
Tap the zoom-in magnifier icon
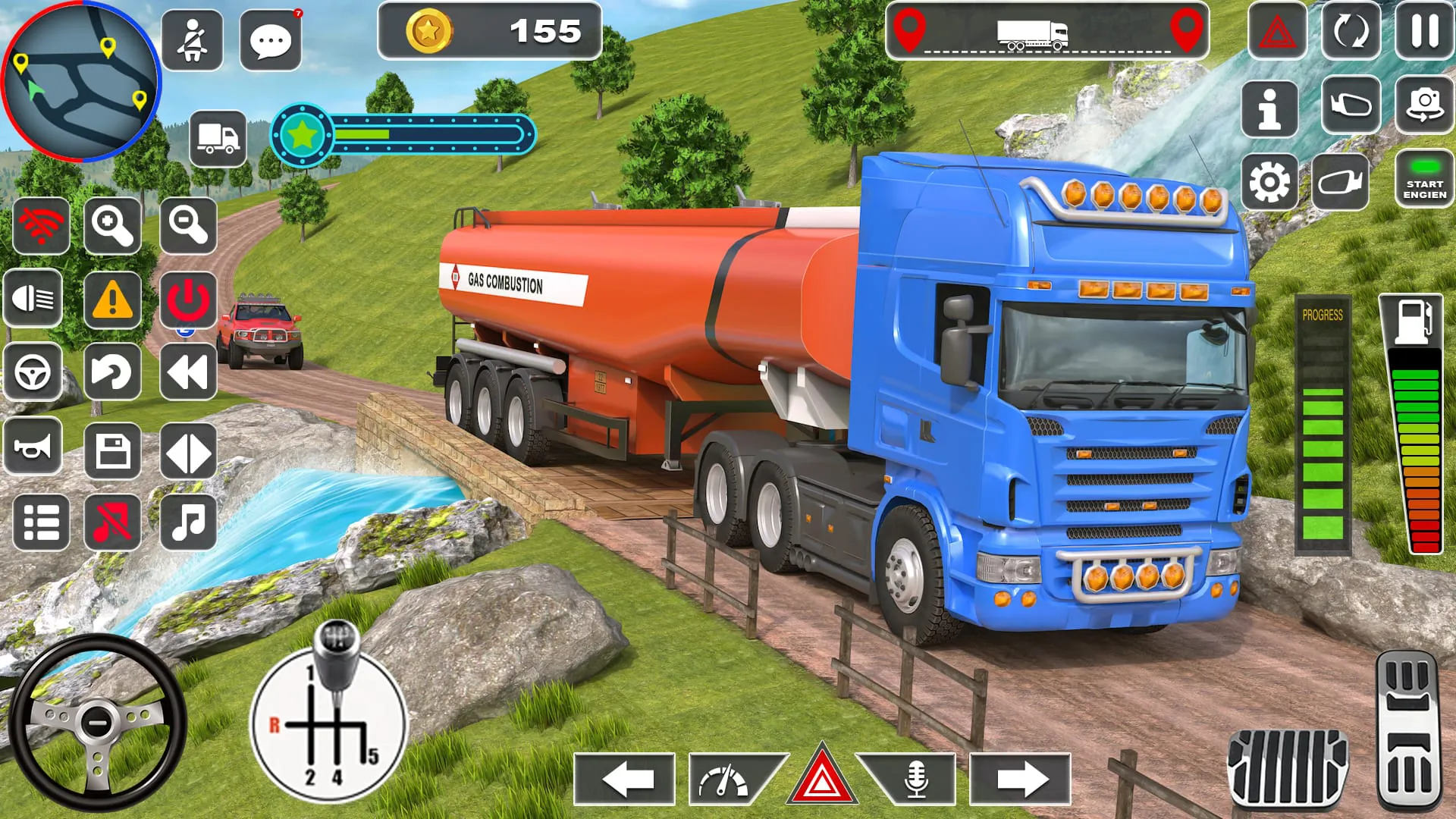click(x=112, y=226)
